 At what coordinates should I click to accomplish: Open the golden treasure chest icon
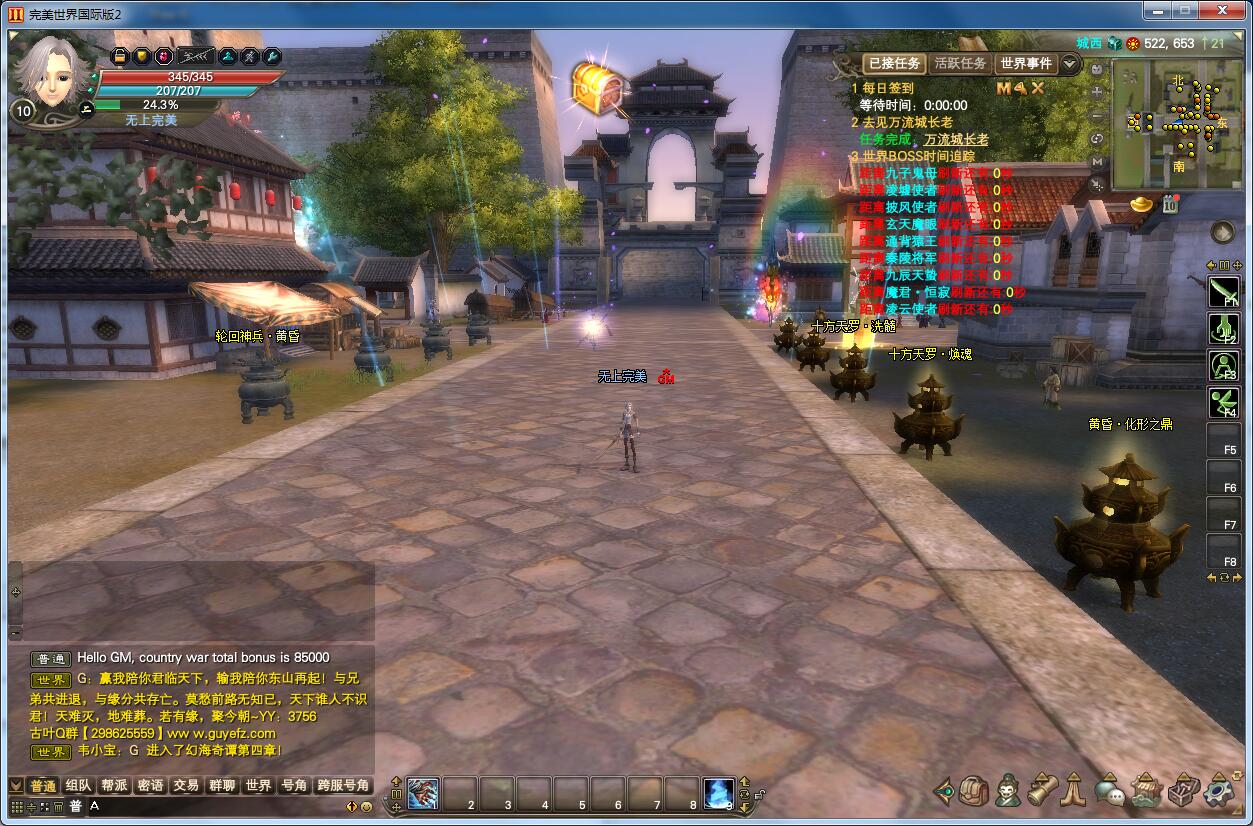tap(598, 88)
